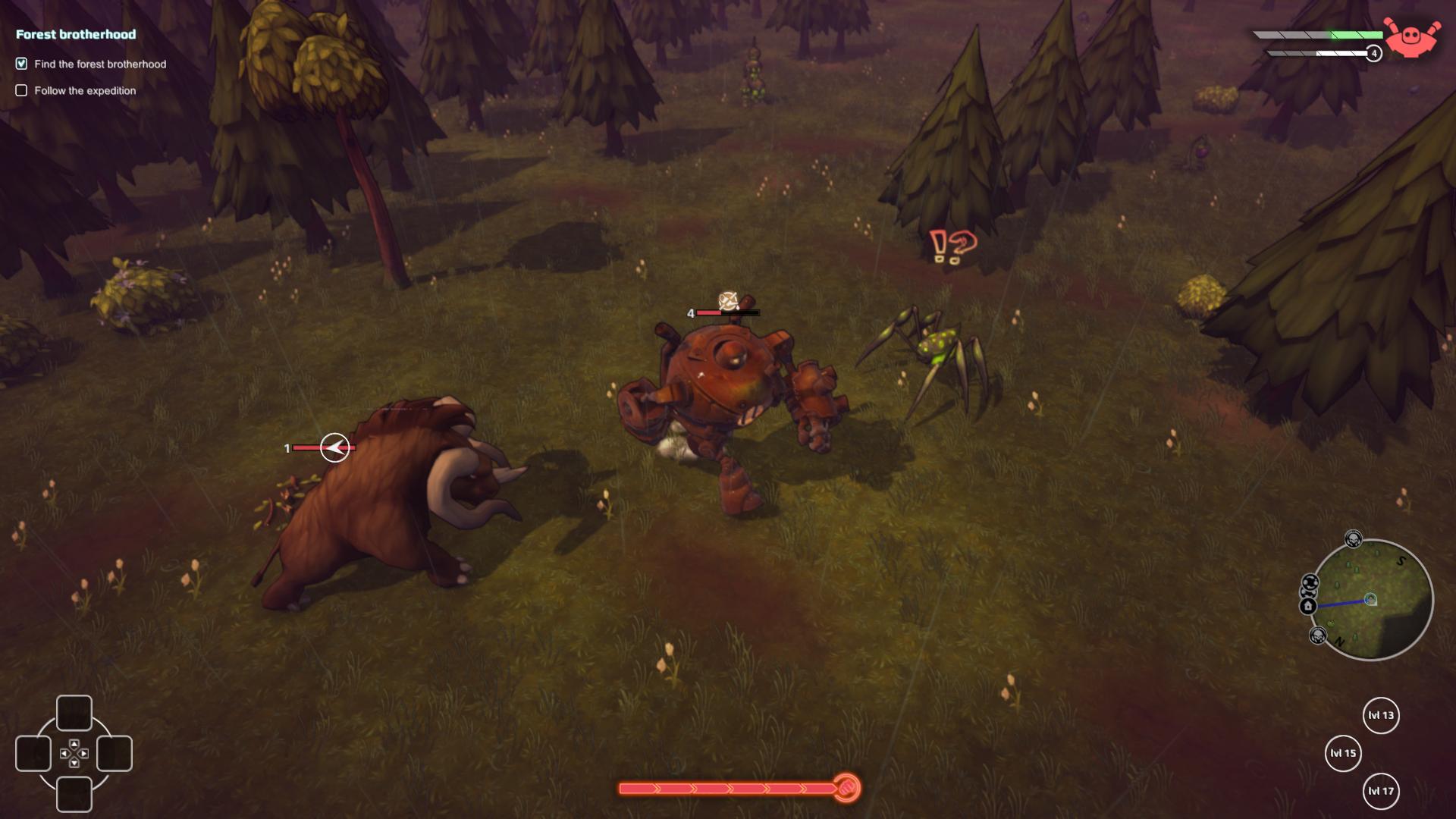Select the lvl 13 locked ability slot
The image size is (1456, 819).
pos(1381,715)
